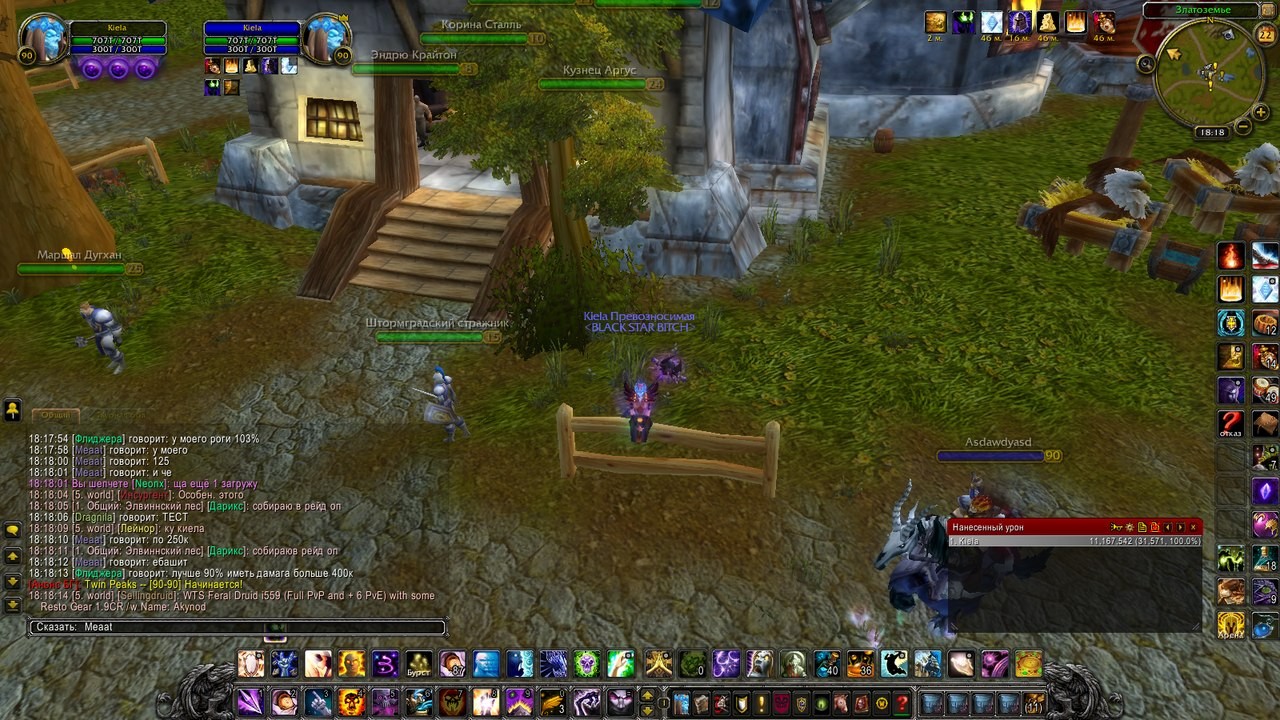
Task: Open the backpack bag slot
Action: pos(1034,703)
